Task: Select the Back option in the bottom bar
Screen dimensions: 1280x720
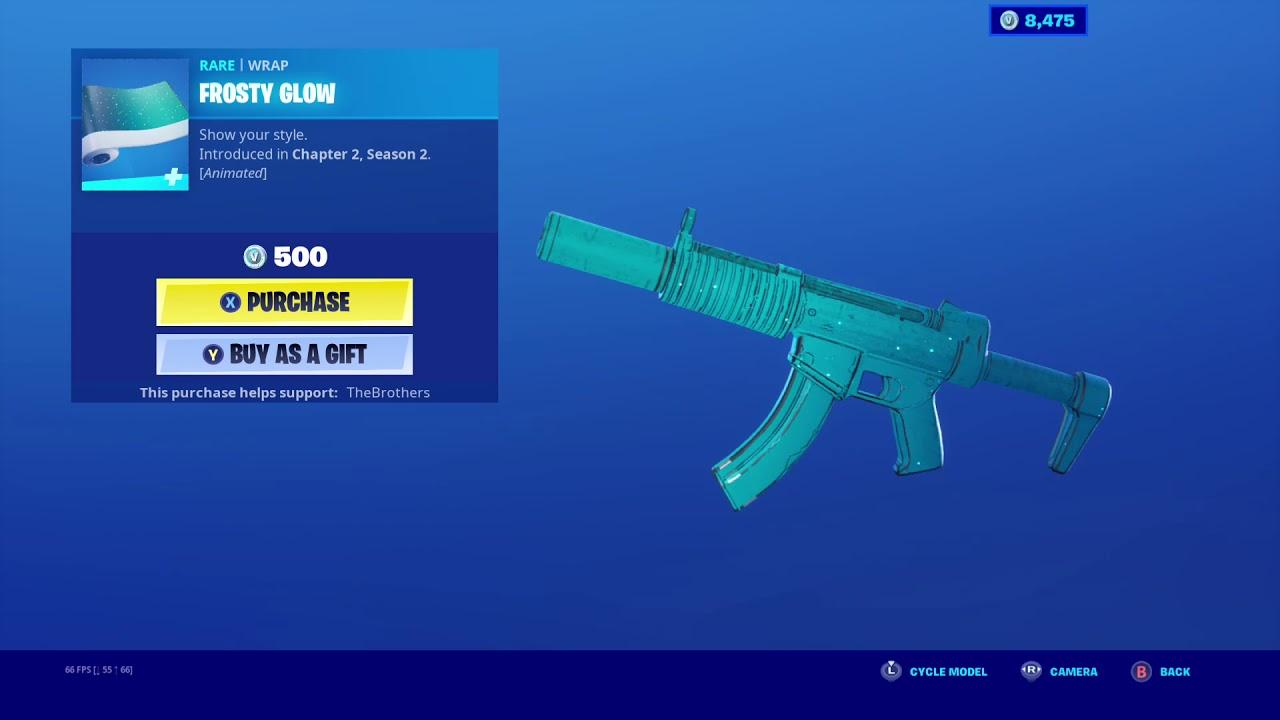Action: pos(1174,671)
